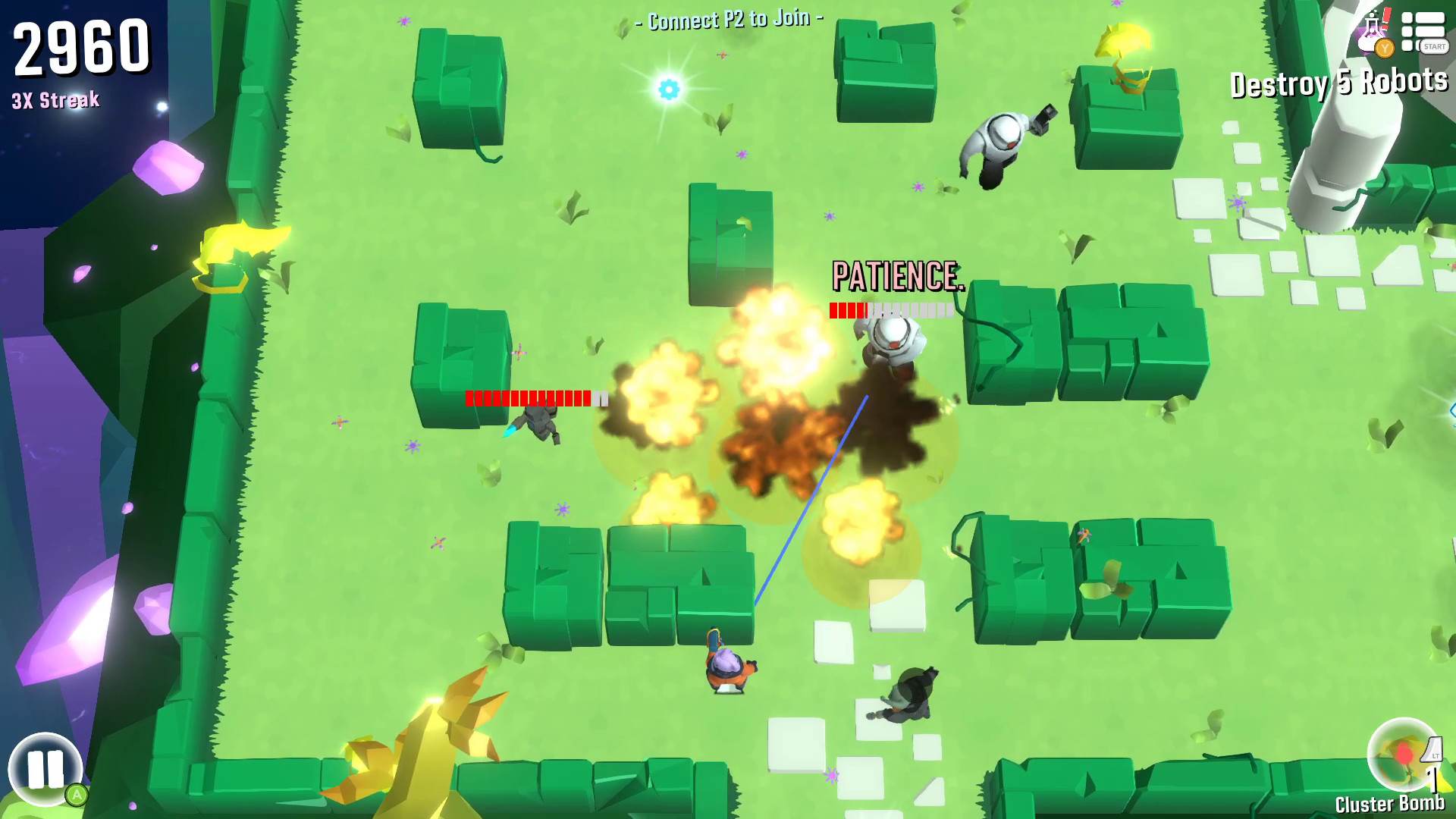The image size is (1456, 819).
Task: Click the glowing blue gear pickup
Action: pos(667,90)
